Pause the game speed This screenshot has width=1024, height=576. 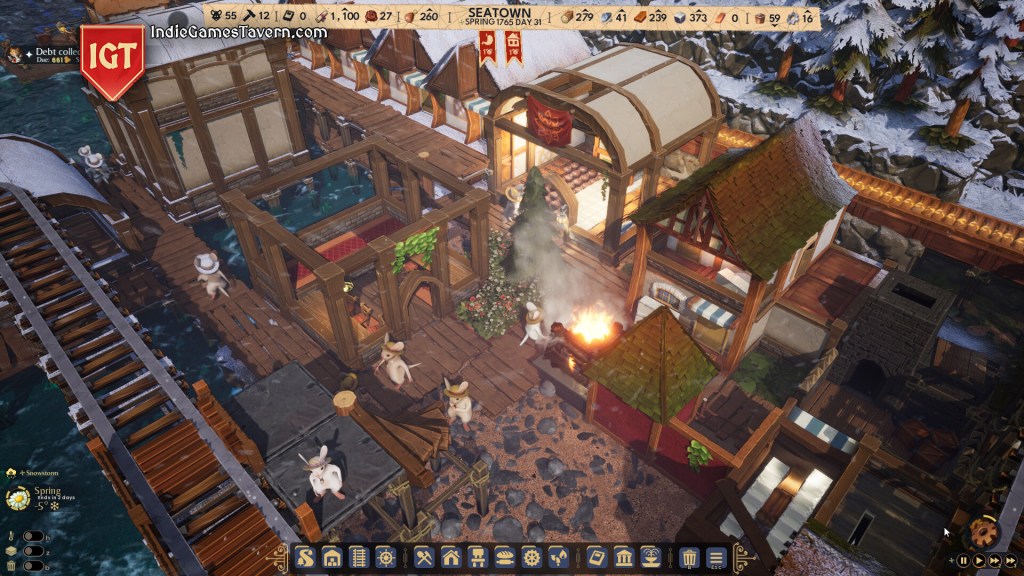964,561
